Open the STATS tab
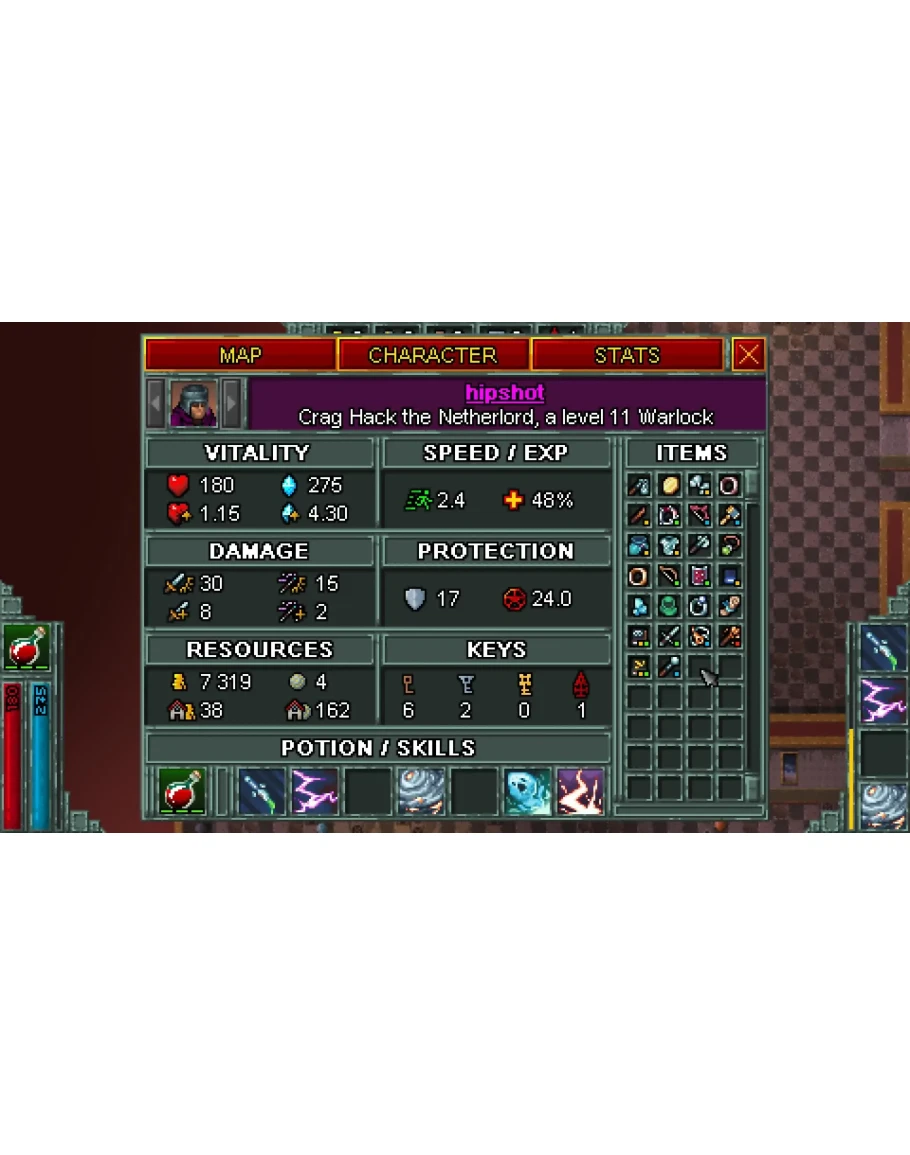The height and width of the screenshot is (1155, 910). pos(627,355)
